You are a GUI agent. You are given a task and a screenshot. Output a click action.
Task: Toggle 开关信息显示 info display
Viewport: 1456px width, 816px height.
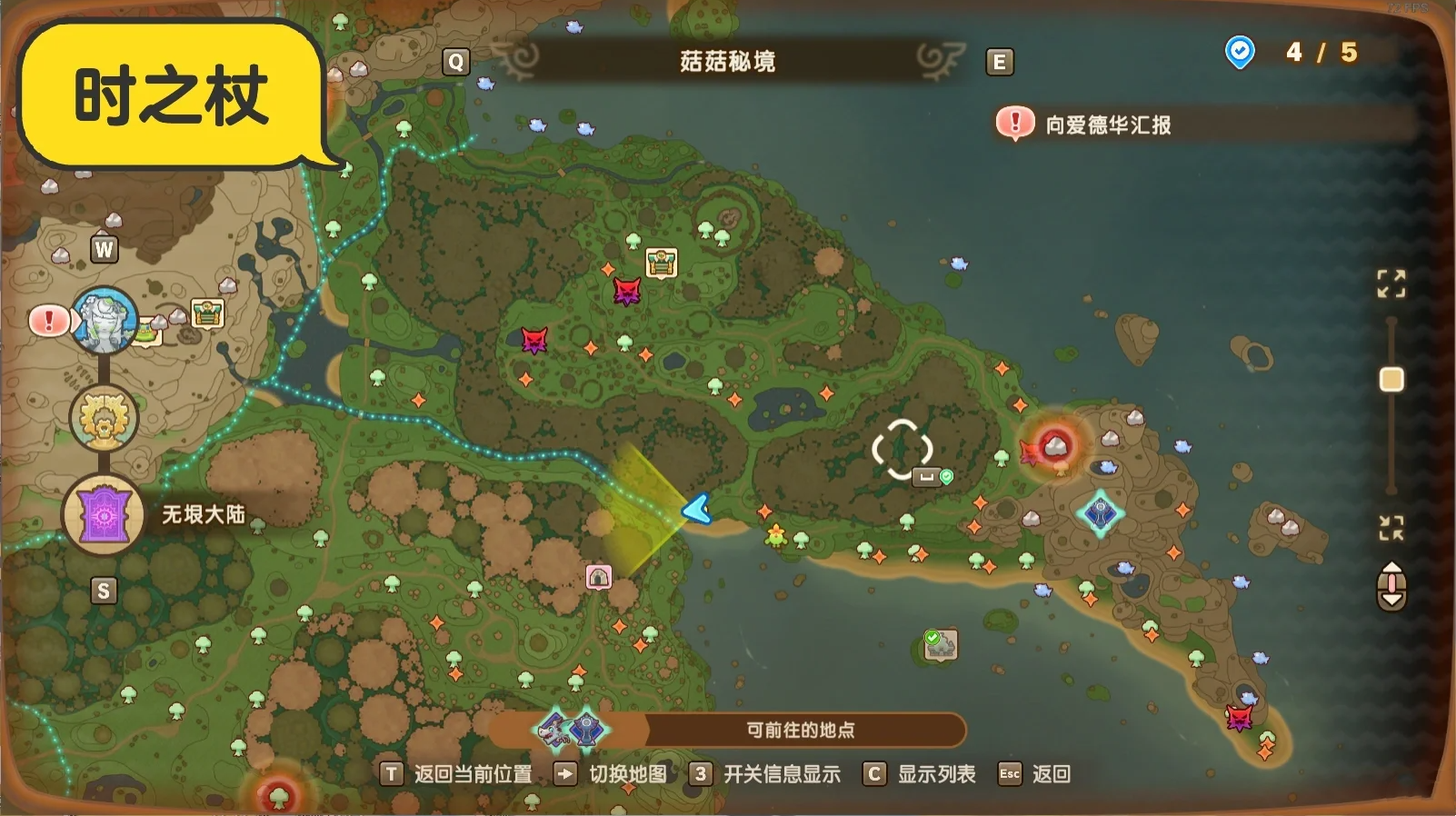[x=765, y=773]
